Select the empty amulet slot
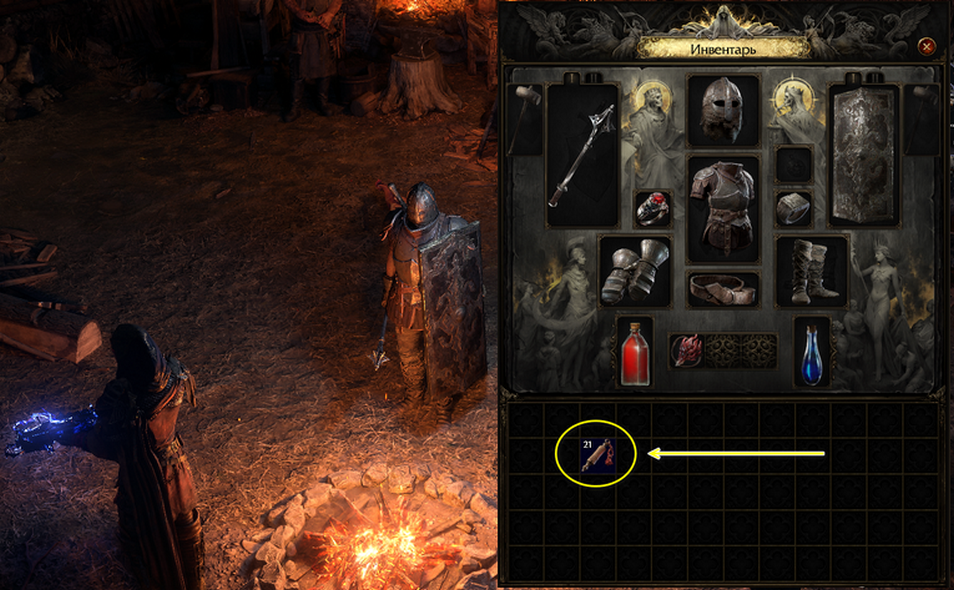954x590 pixels. (x=794, y=163)
